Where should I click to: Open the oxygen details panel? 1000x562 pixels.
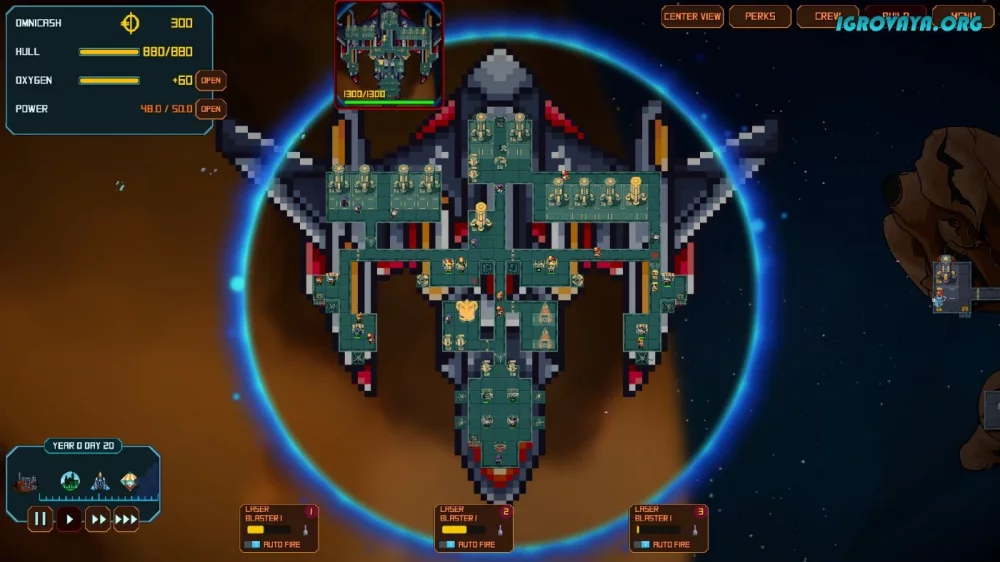click(x=210, y=81)
